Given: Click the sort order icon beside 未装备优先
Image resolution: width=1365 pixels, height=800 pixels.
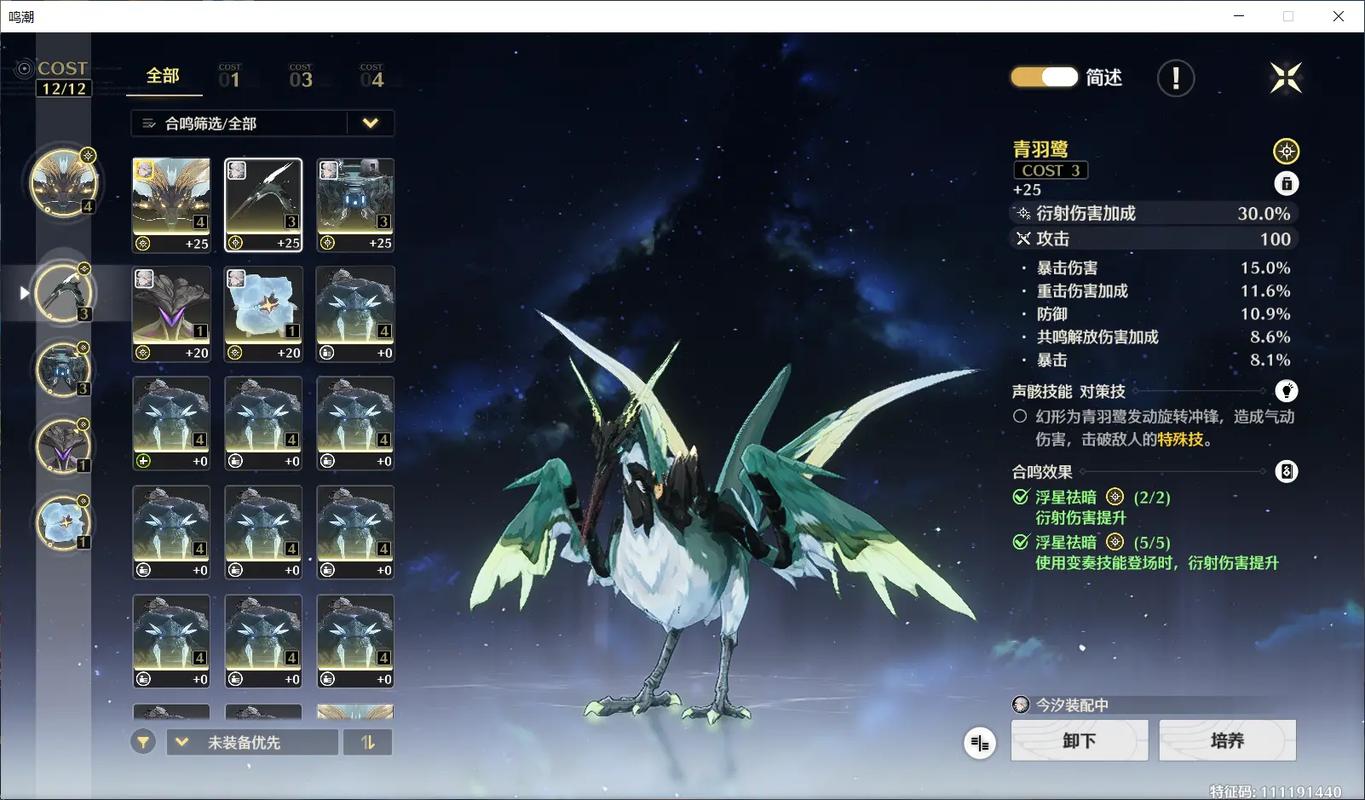Looking at the screenshot, I should [367, 741].
